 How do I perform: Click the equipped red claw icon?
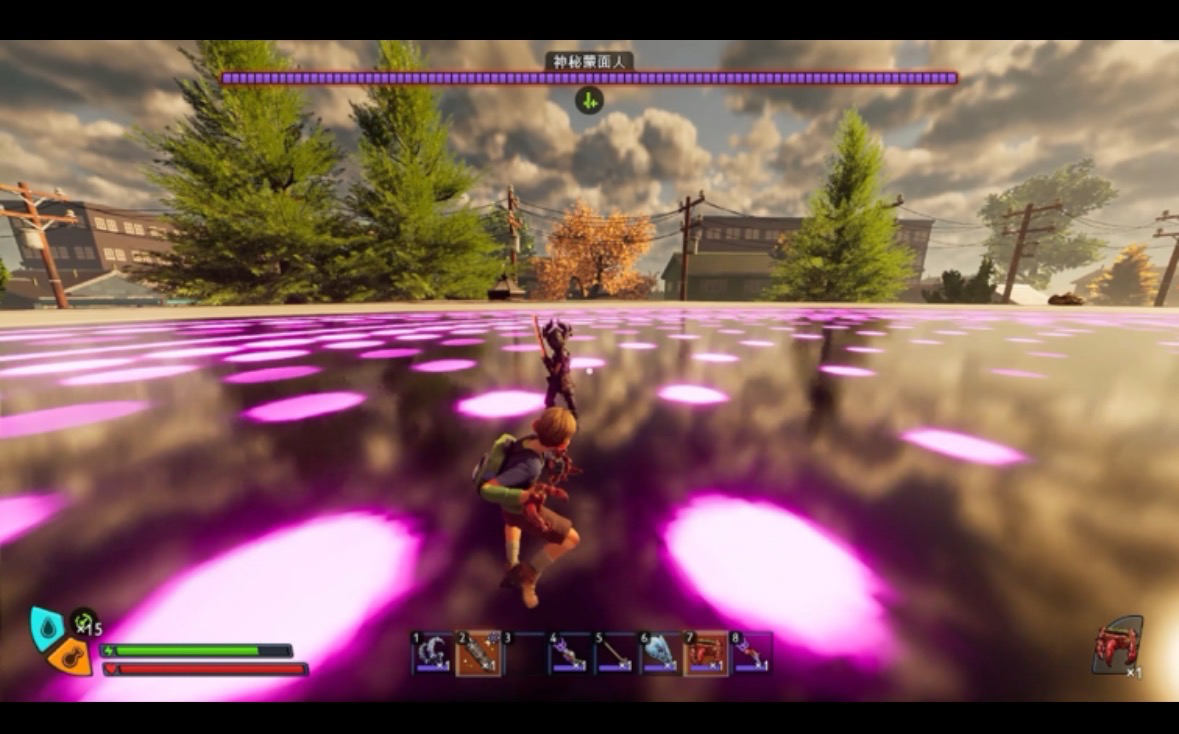pos(1117,646)
